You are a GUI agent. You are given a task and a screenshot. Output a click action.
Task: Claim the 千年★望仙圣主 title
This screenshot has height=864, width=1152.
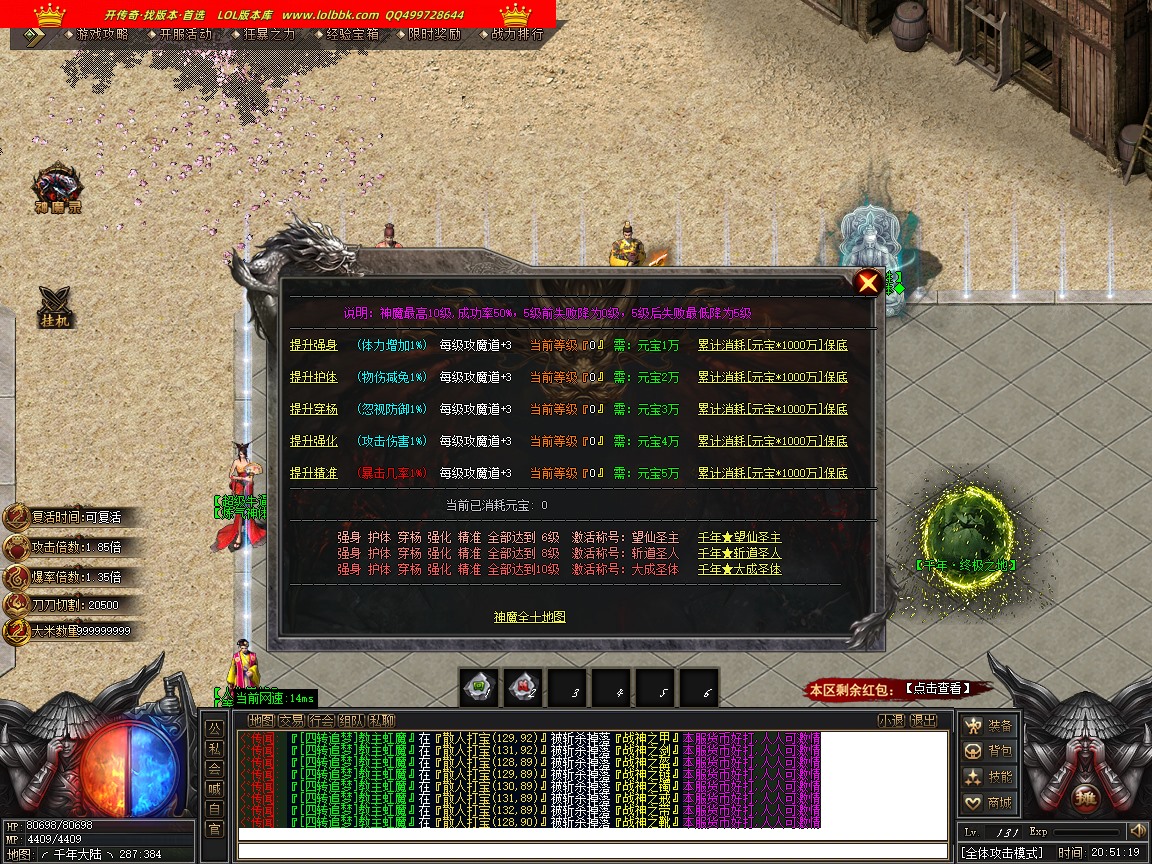click(x=739, y=538)
